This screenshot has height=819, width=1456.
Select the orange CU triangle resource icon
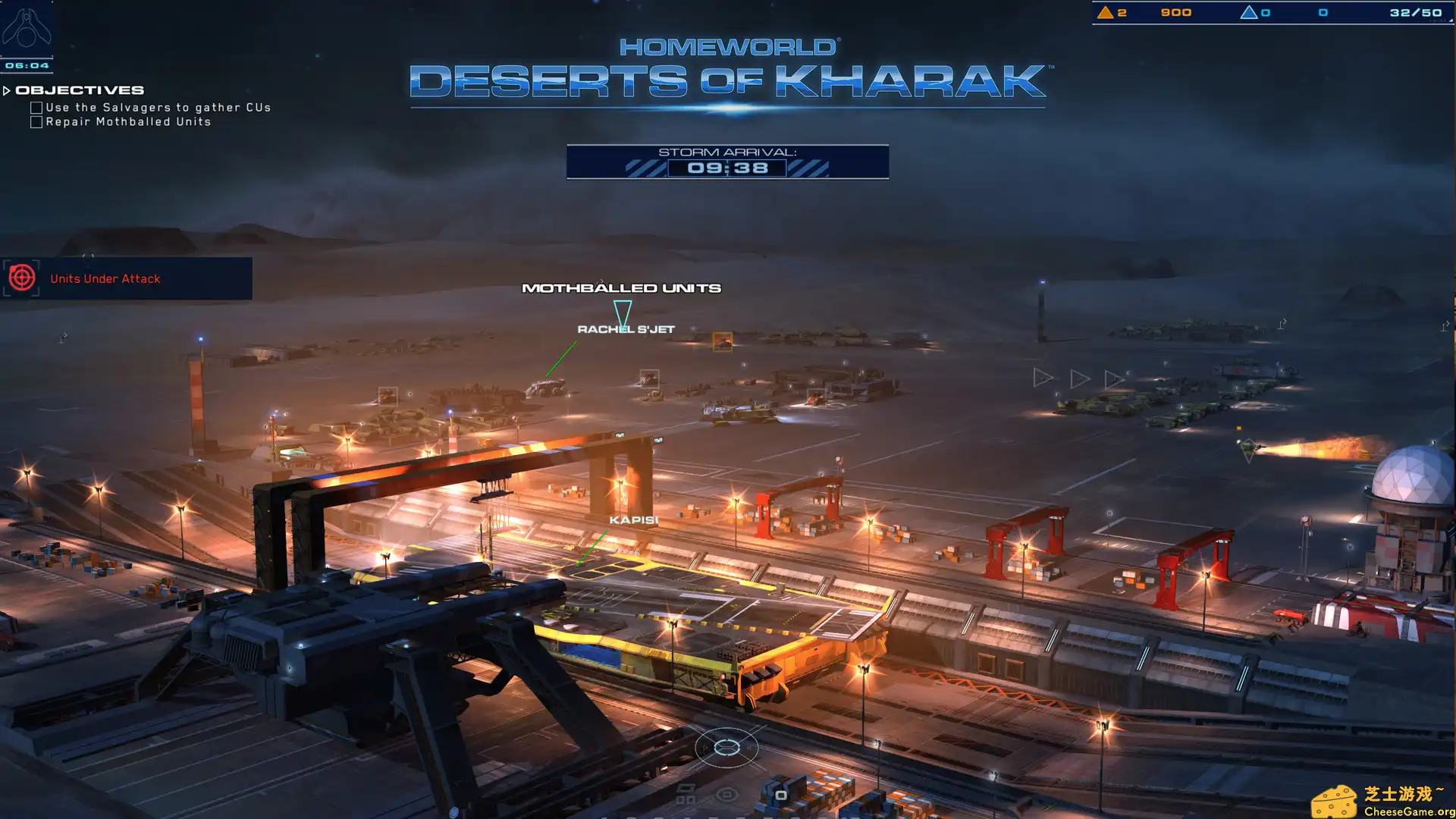(1106, 12)
